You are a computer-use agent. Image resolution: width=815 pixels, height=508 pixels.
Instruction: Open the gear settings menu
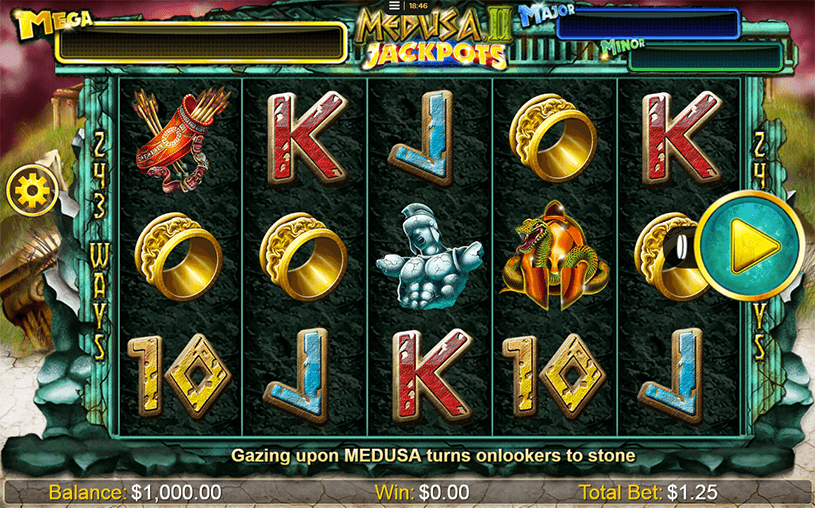(30, 188)
